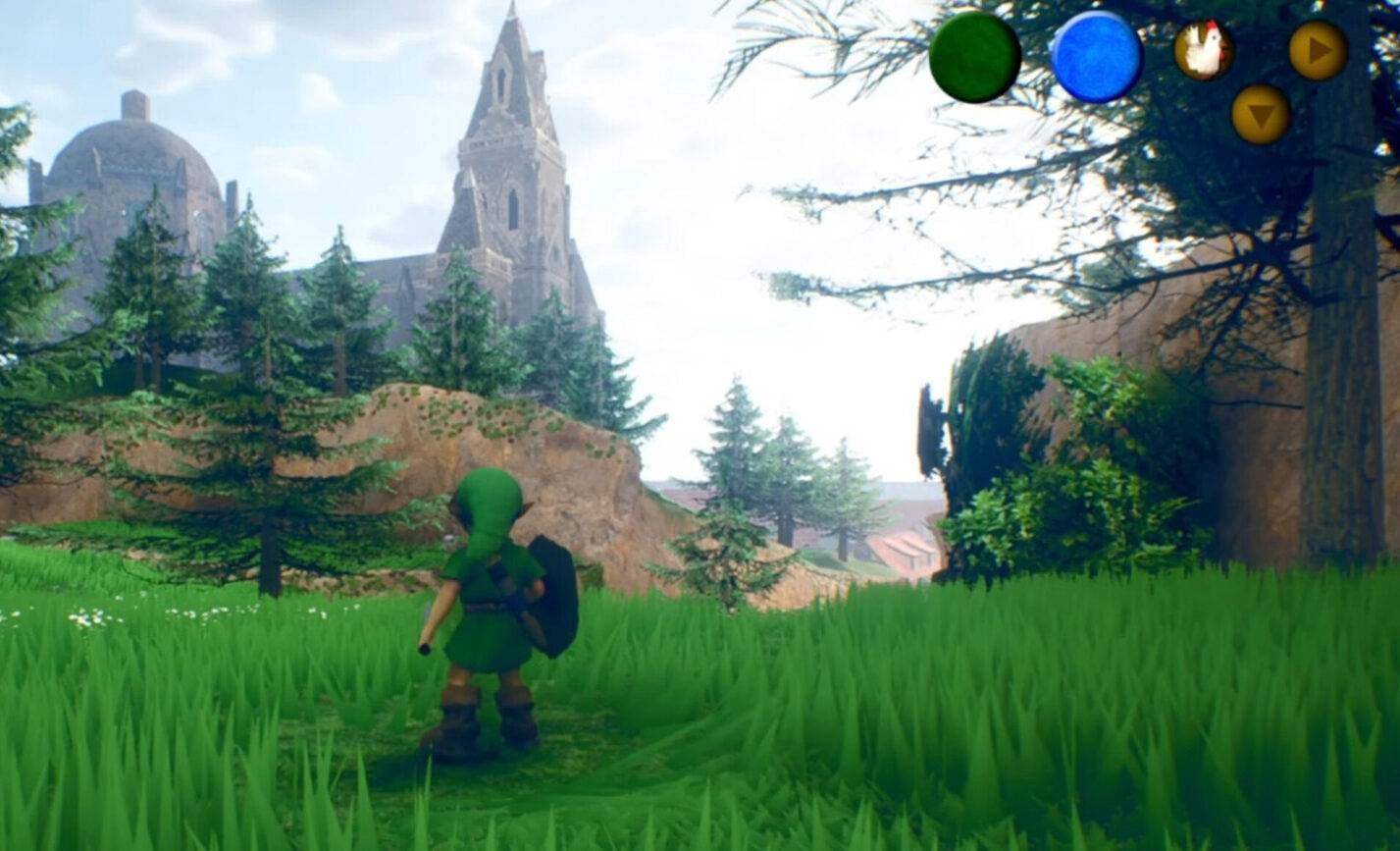1400x851 pixels.
Task: Select the blue A action button
Action: click(1096, 57)
